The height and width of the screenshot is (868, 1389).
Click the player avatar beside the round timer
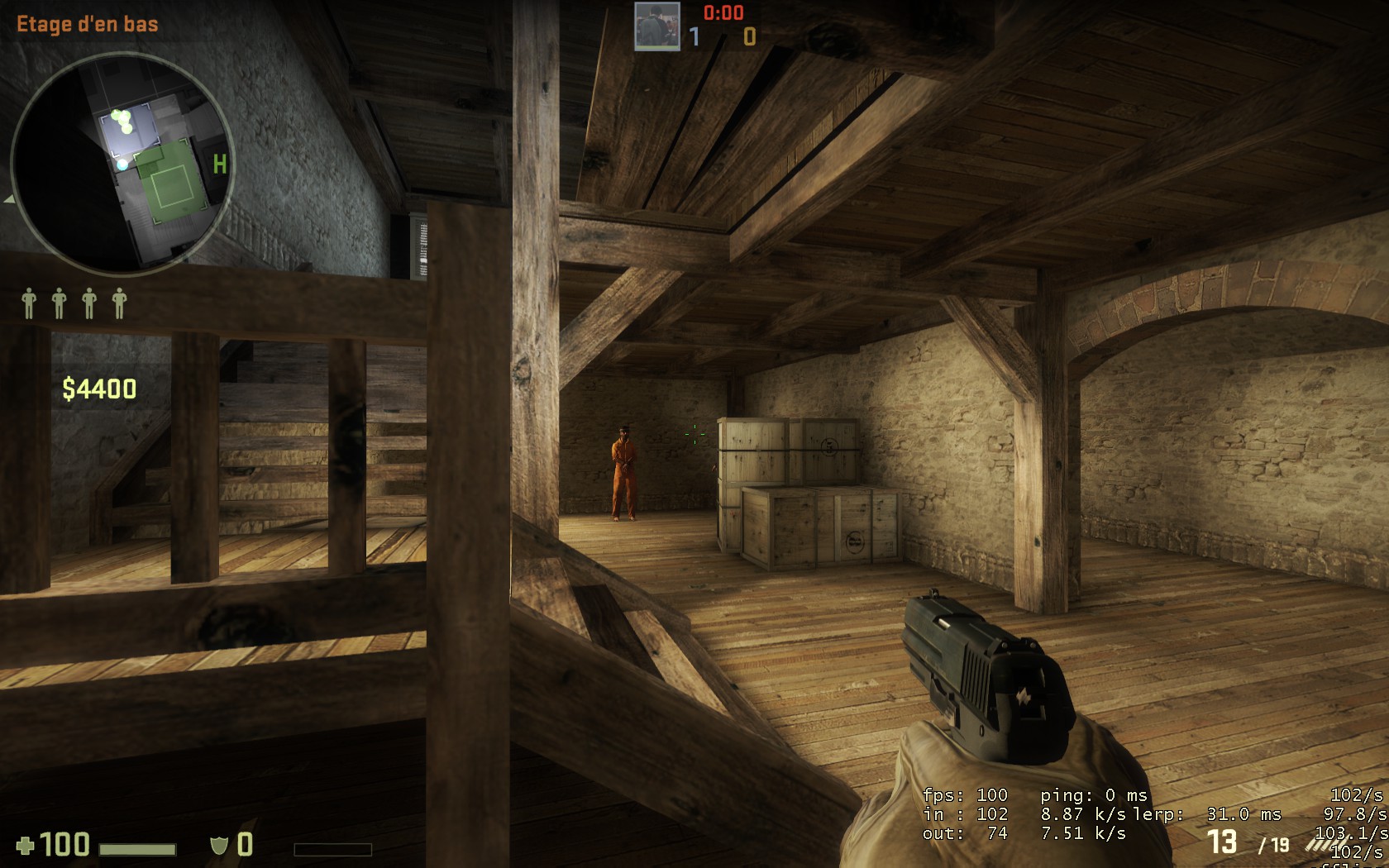click(x=657, y=26)
